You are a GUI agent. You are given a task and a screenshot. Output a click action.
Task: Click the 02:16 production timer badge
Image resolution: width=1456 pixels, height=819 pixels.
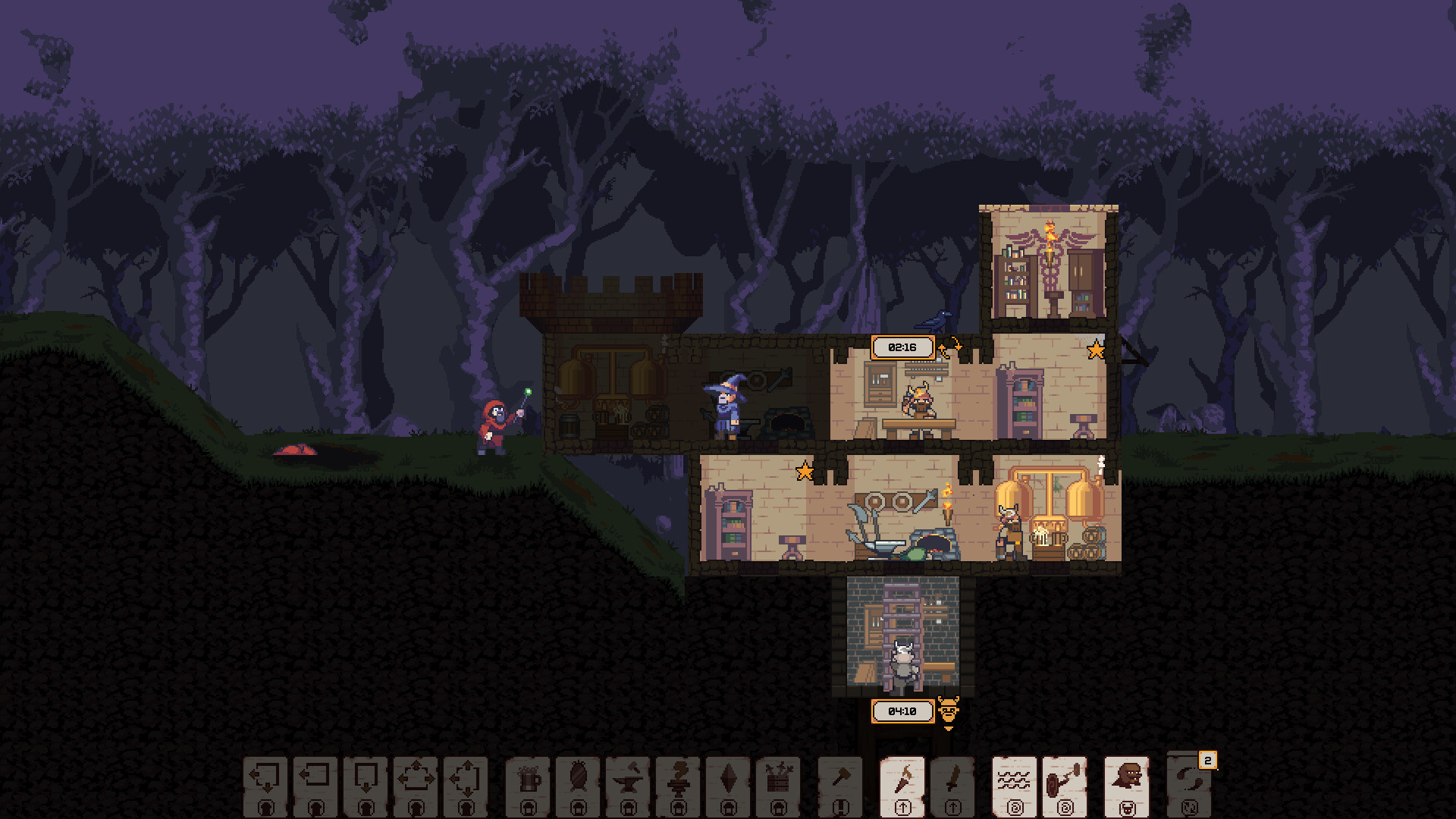(902, 347)
